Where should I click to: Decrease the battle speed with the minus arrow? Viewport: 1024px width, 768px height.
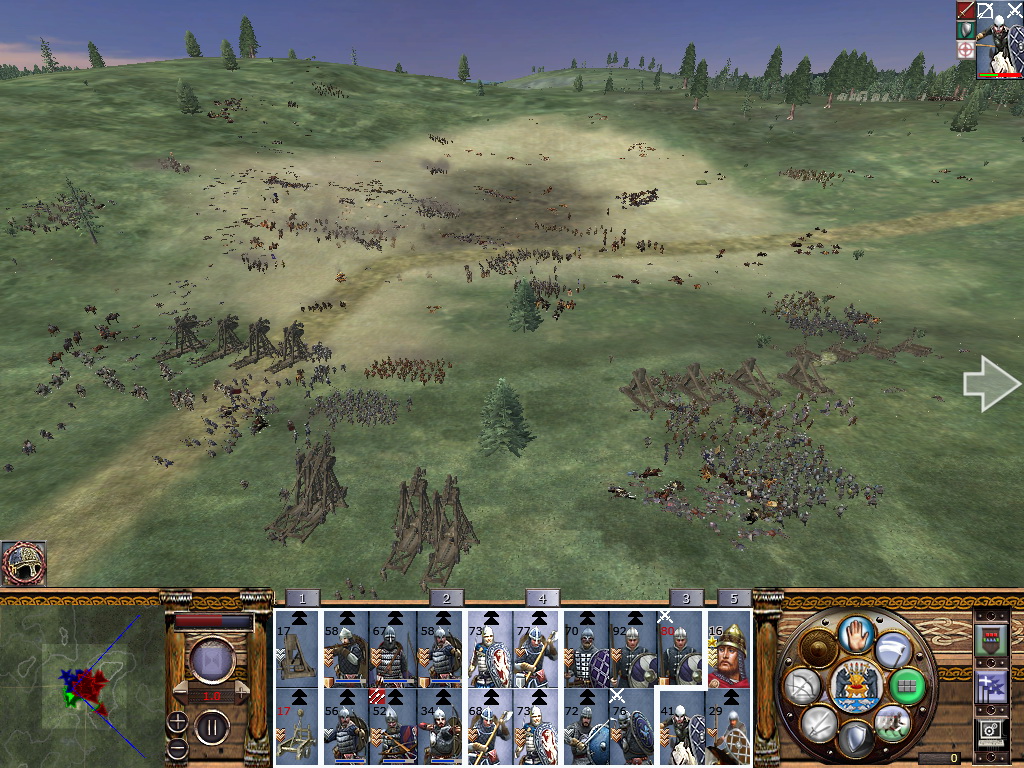[181, 693]
